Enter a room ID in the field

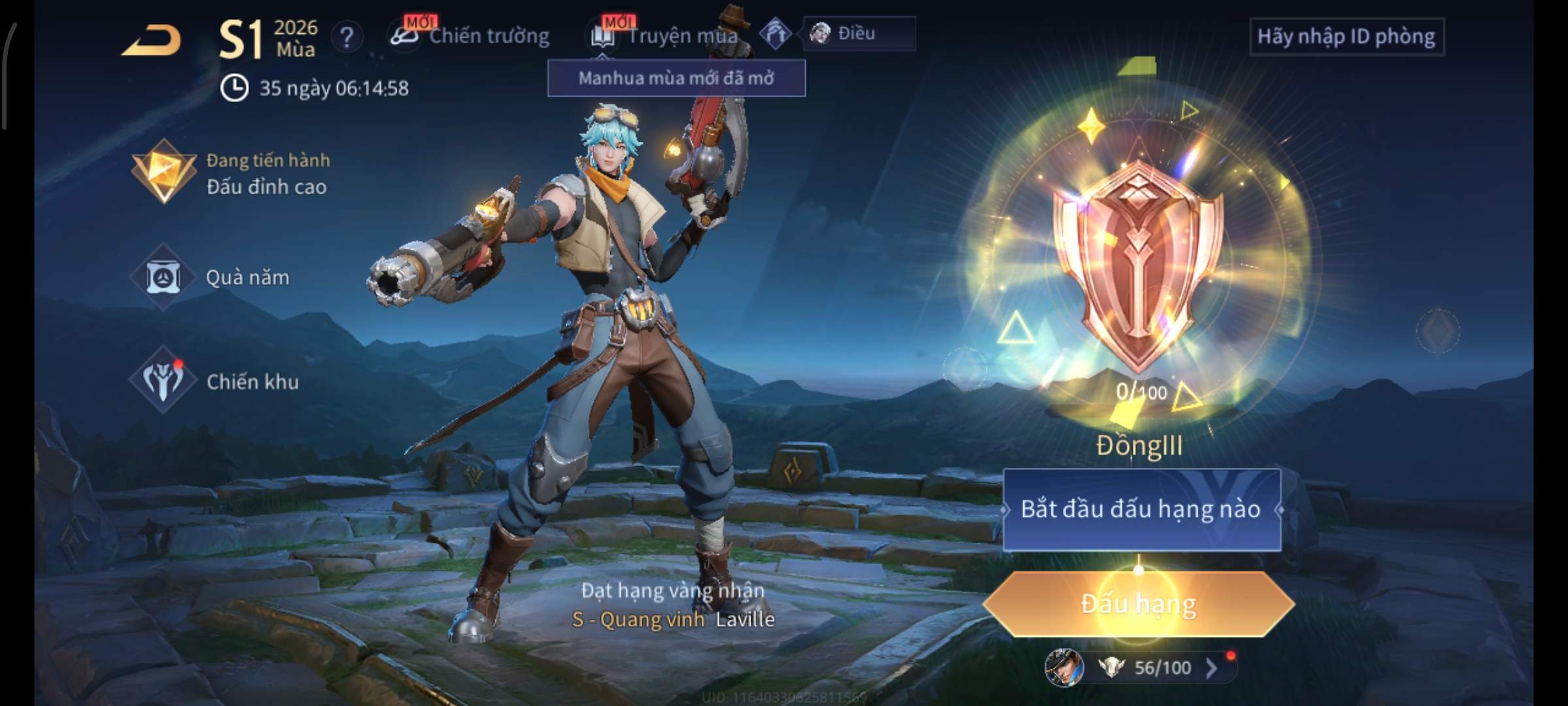1346,37
